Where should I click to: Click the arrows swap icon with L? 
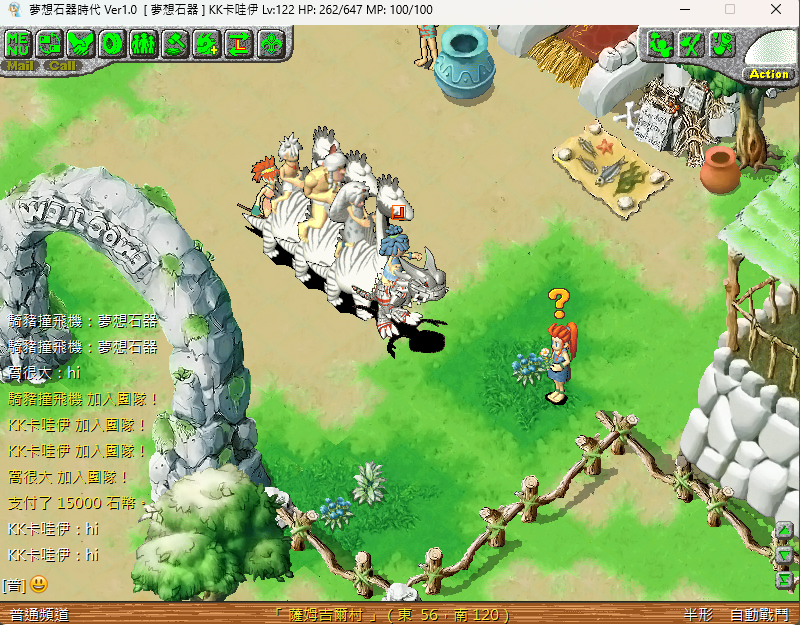click(x=238, y=44)
